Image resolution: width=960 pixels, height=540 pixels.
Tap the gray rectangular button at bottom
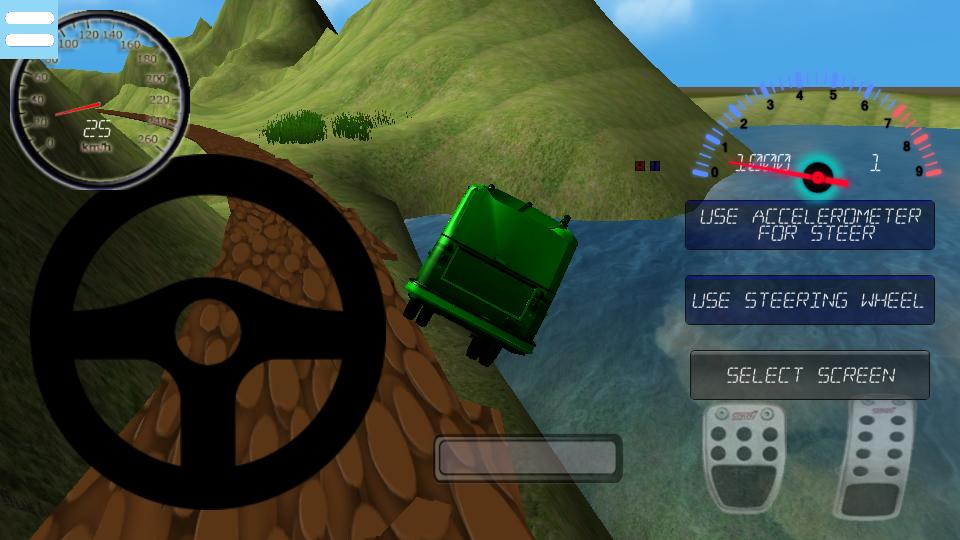point(528,458)
